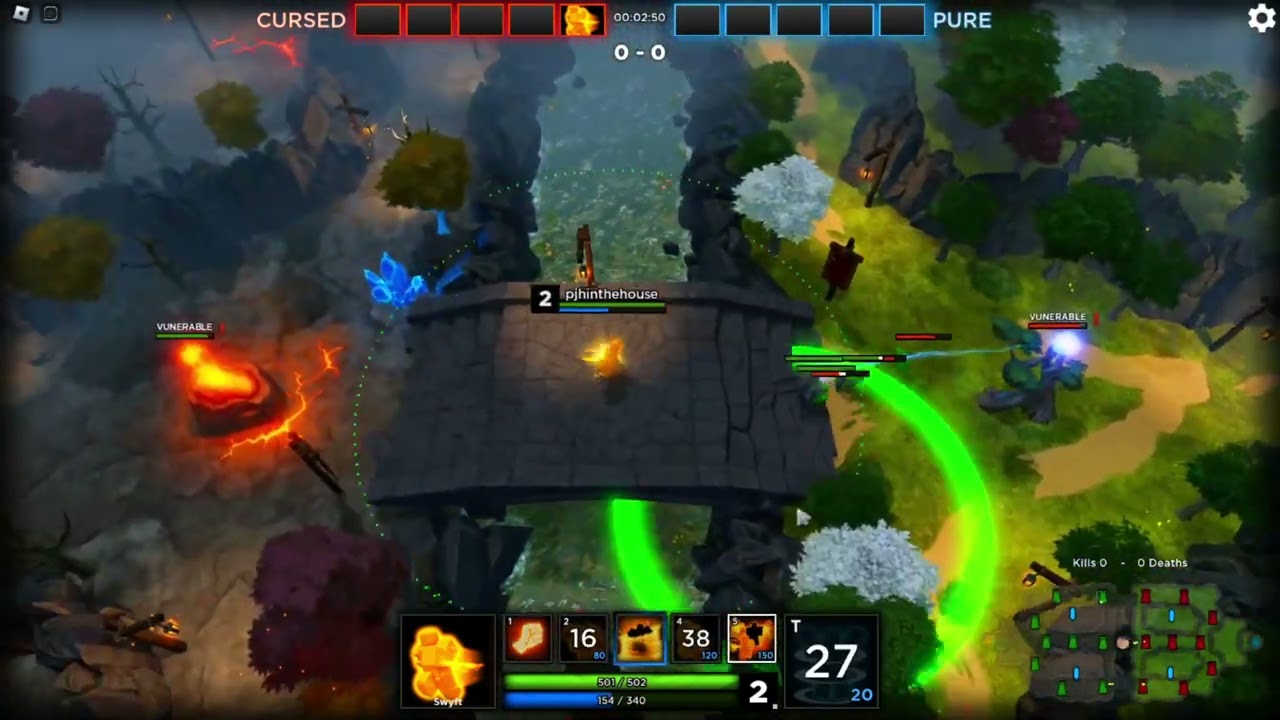Open the Roblox chat bubble icon
This screenshot has width=1280, height=720.
(x=50, y=14)
